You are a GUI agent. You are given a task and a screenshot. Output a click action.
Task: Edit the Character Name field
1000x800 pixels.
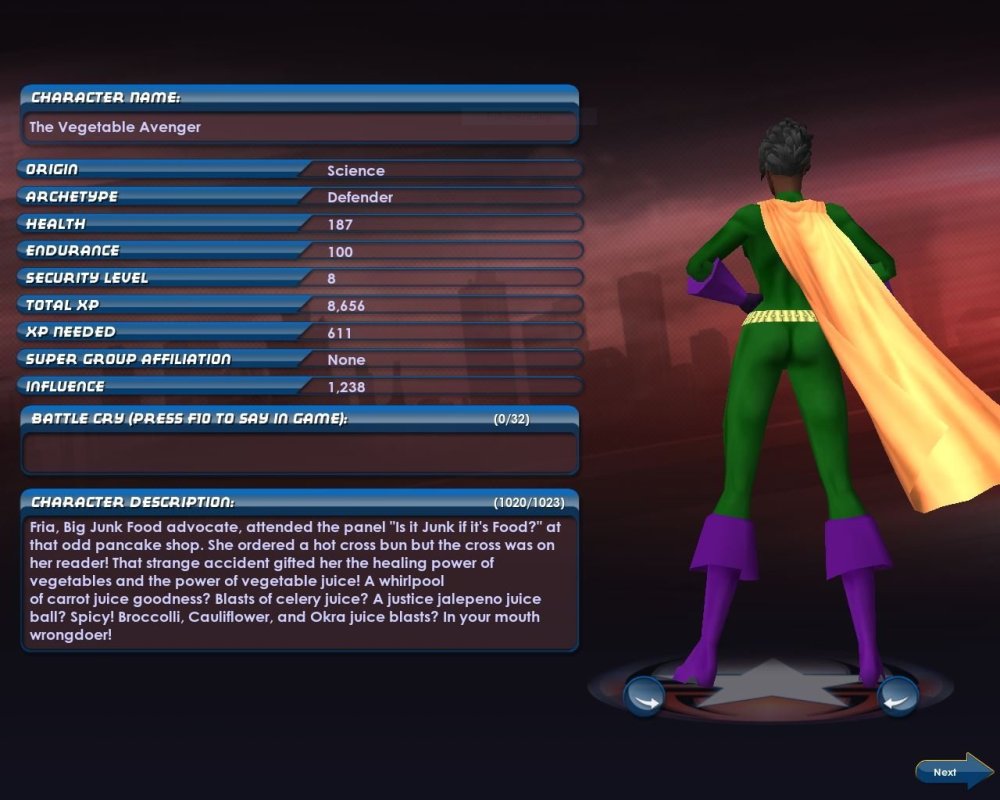pyautogui.click(x=299, y=128)
